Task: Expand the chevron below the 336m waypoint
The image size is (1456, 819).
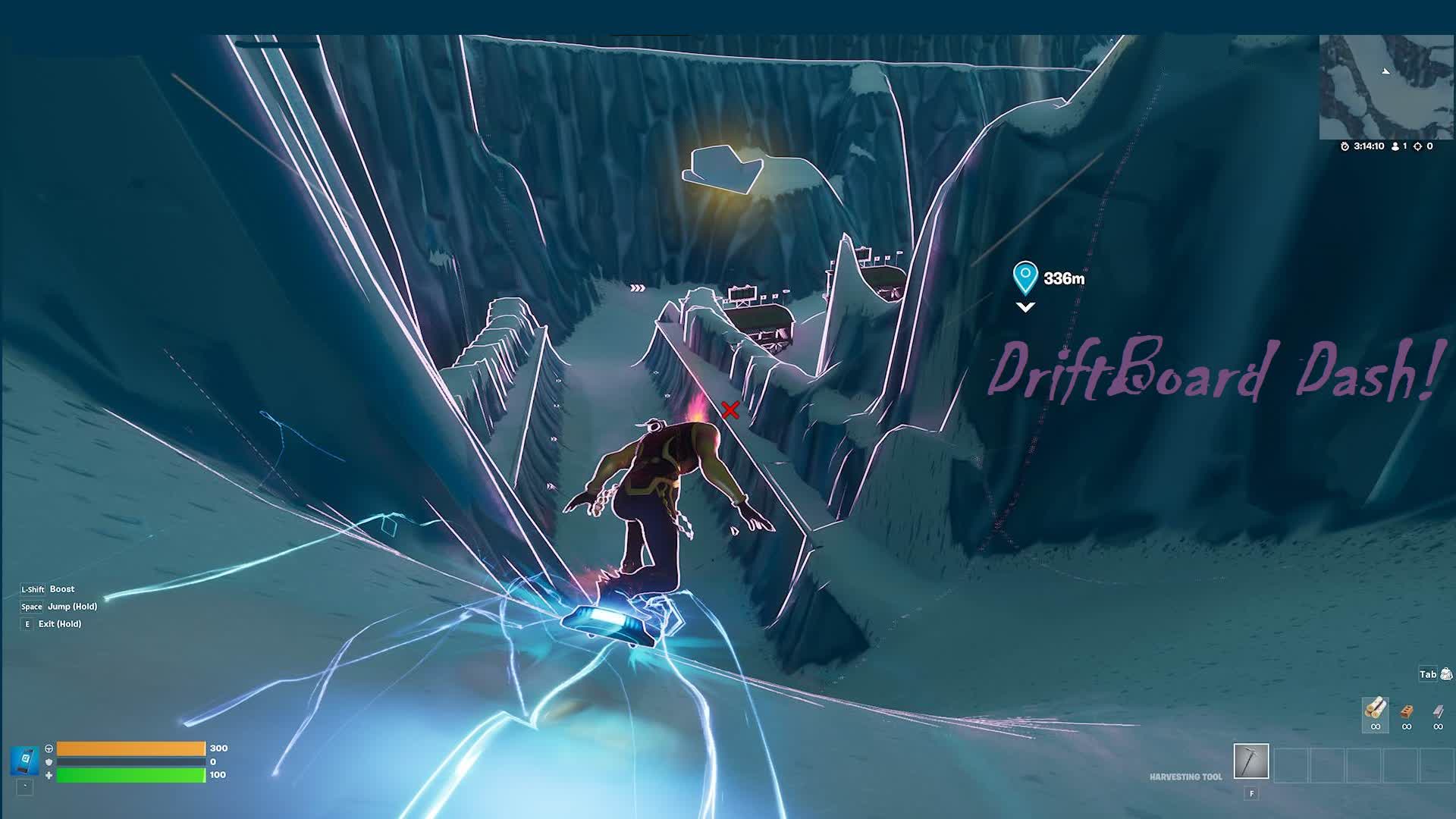Action: 1027,308
